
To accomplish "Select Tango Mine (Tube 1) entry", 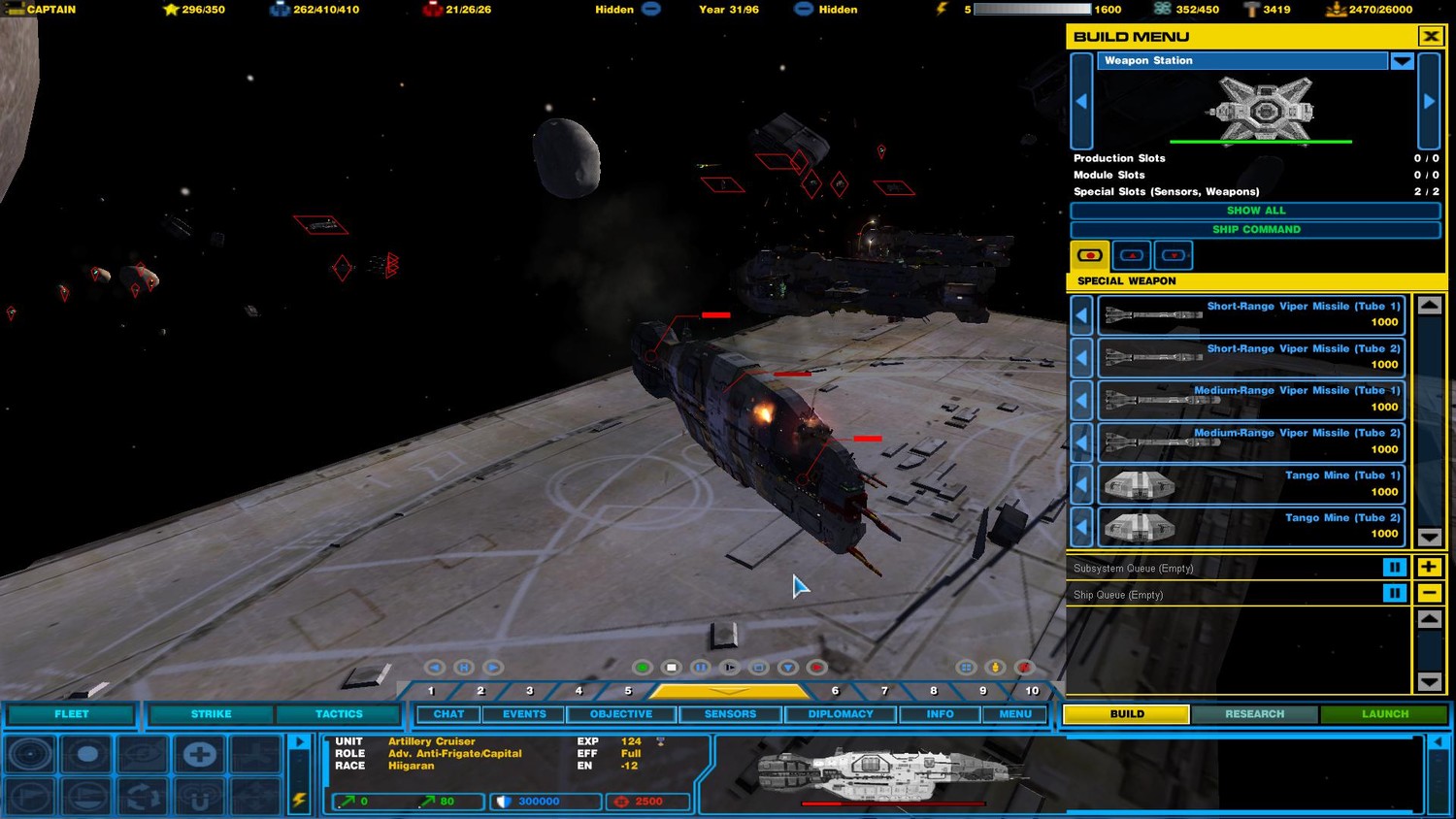I will click(1251, 484).
